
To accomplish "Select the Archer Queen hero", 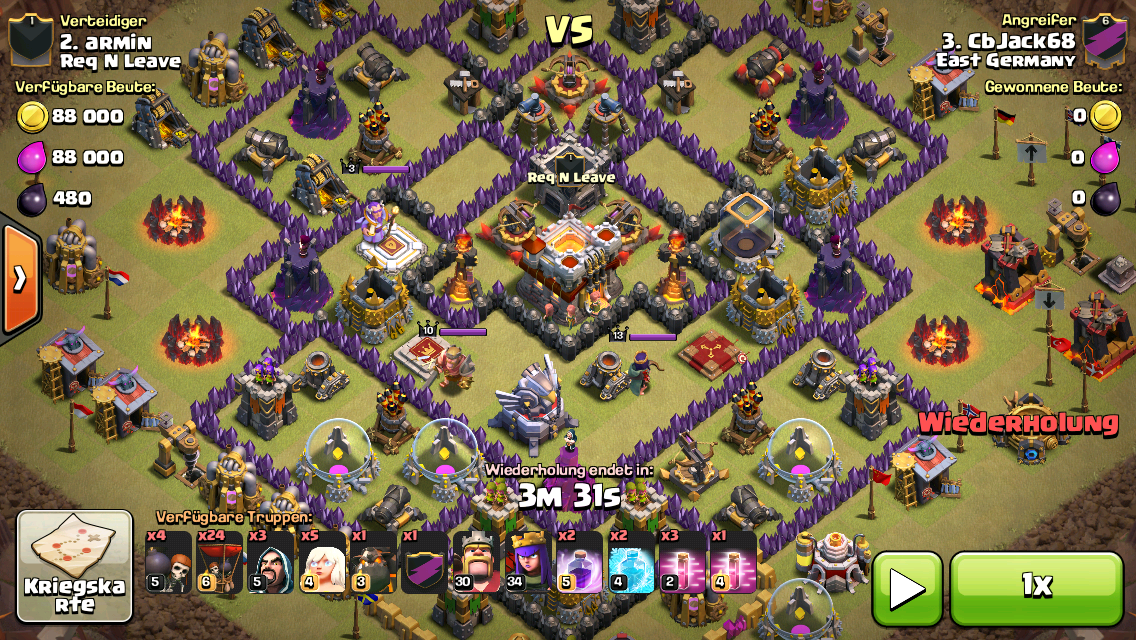I will tap(528, 563).
